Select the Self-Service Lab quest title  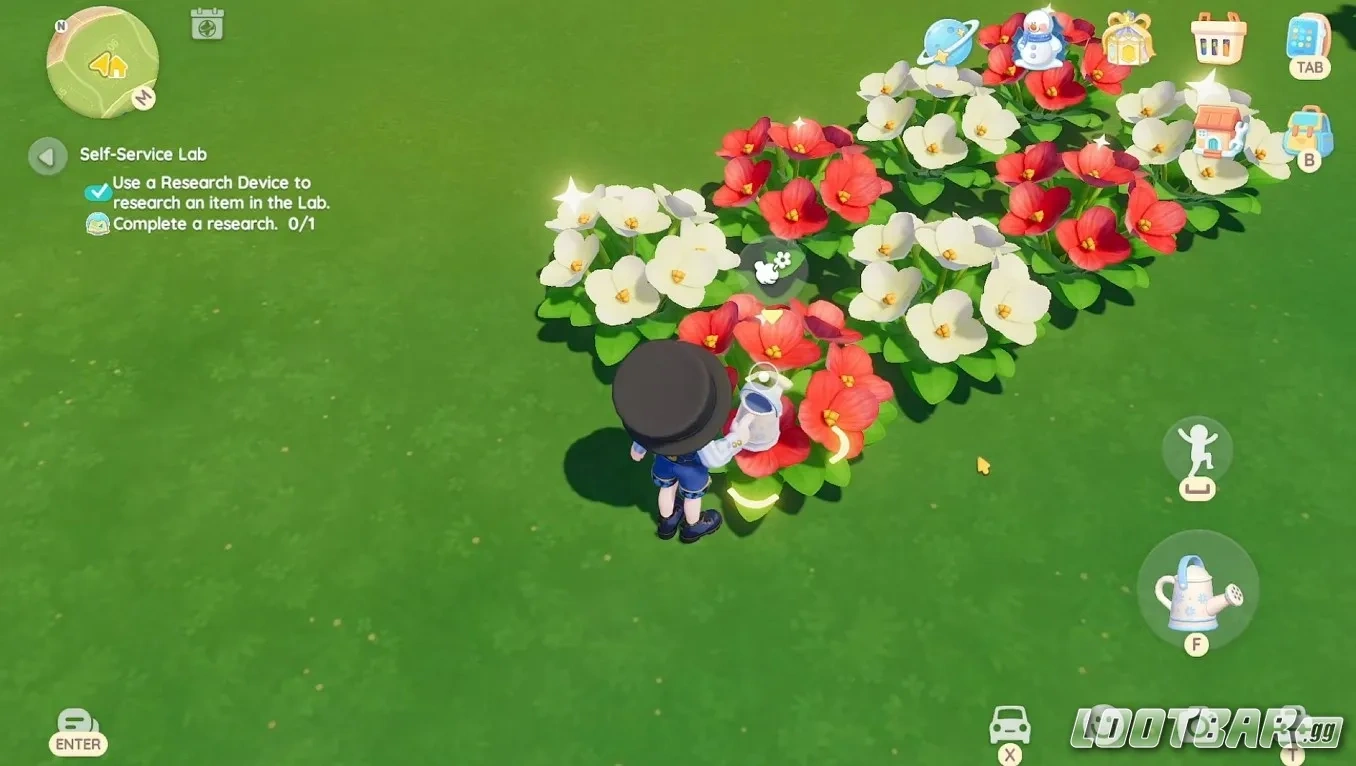click(x=142, y=154)
